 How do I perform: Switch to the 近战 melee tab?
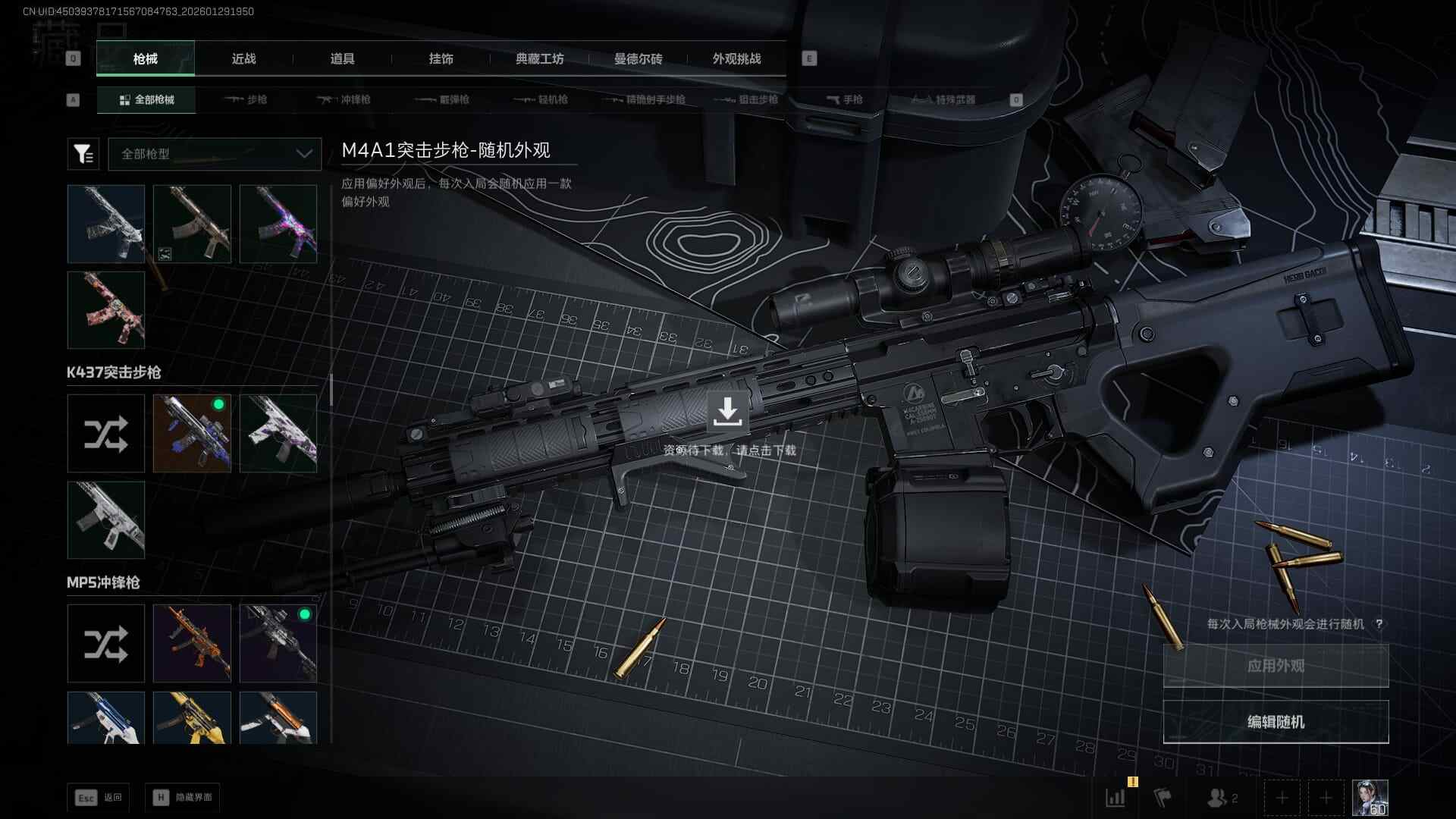point(243,58)
